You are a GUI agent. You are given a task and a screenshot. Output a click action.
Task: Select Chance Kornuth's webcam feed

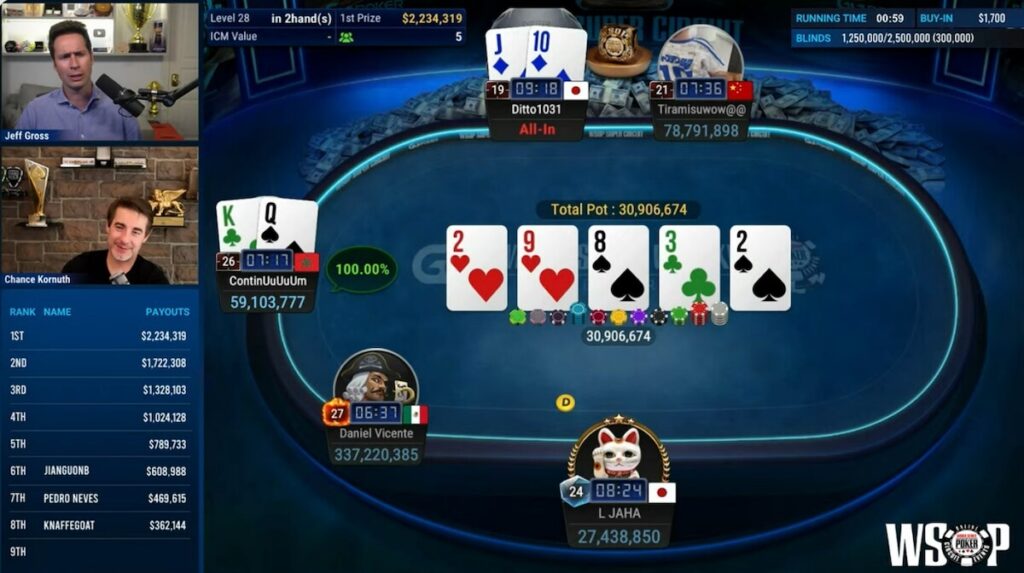pos(99,216)
